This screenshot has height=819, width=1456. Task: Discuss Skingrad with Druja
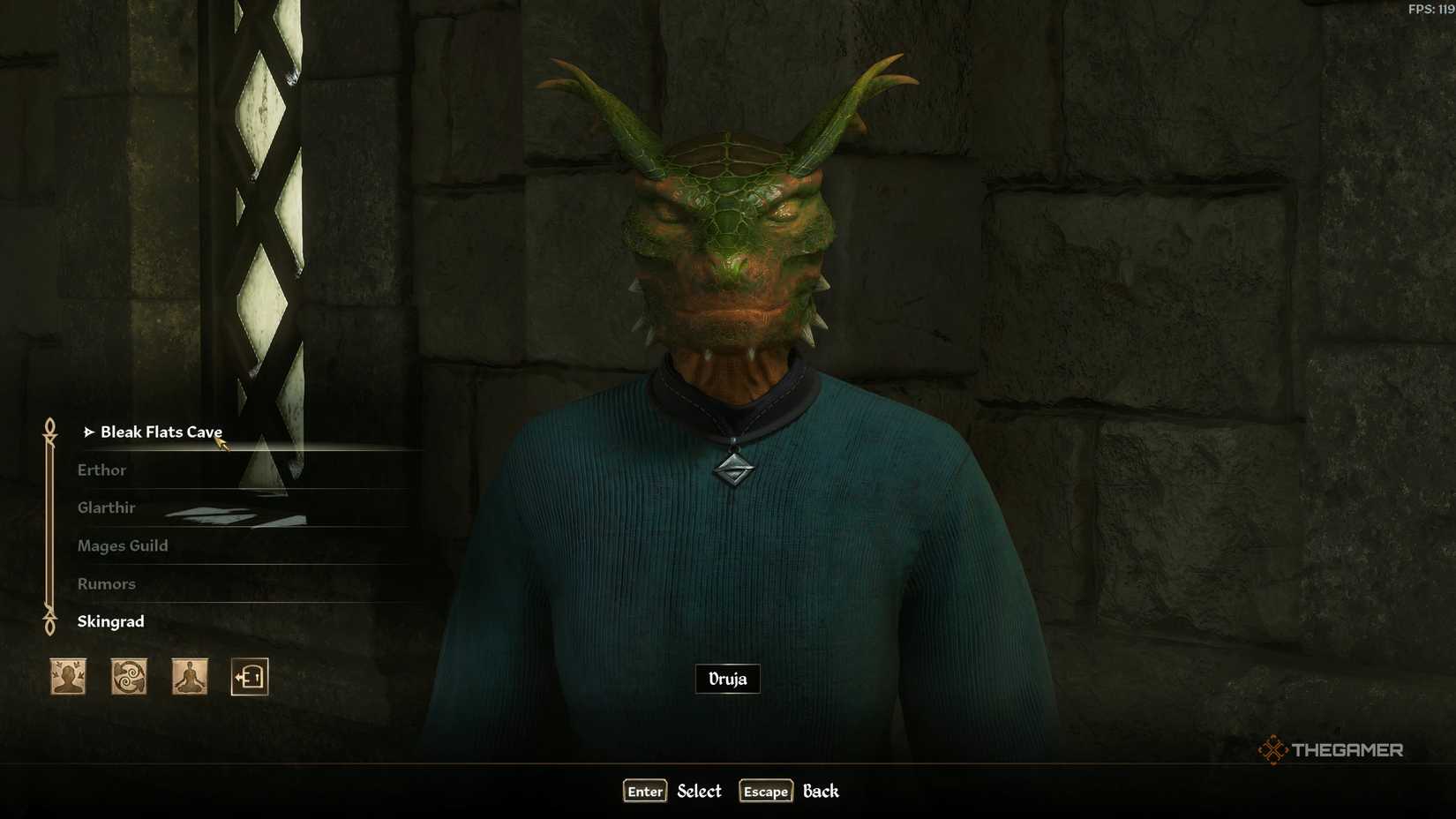click(x=110, y=621)
